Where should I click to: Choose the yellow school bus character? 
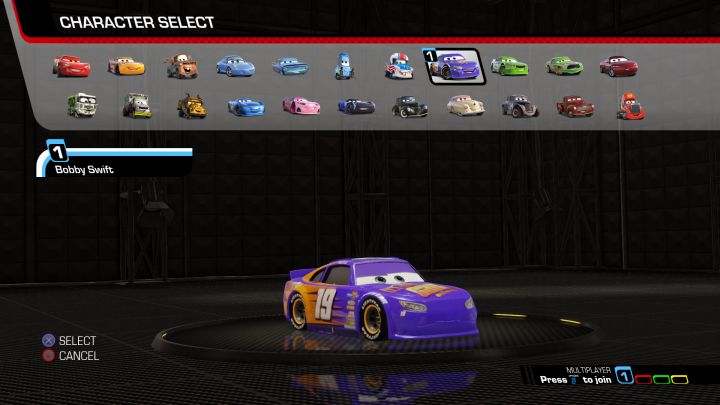[191, 104]
